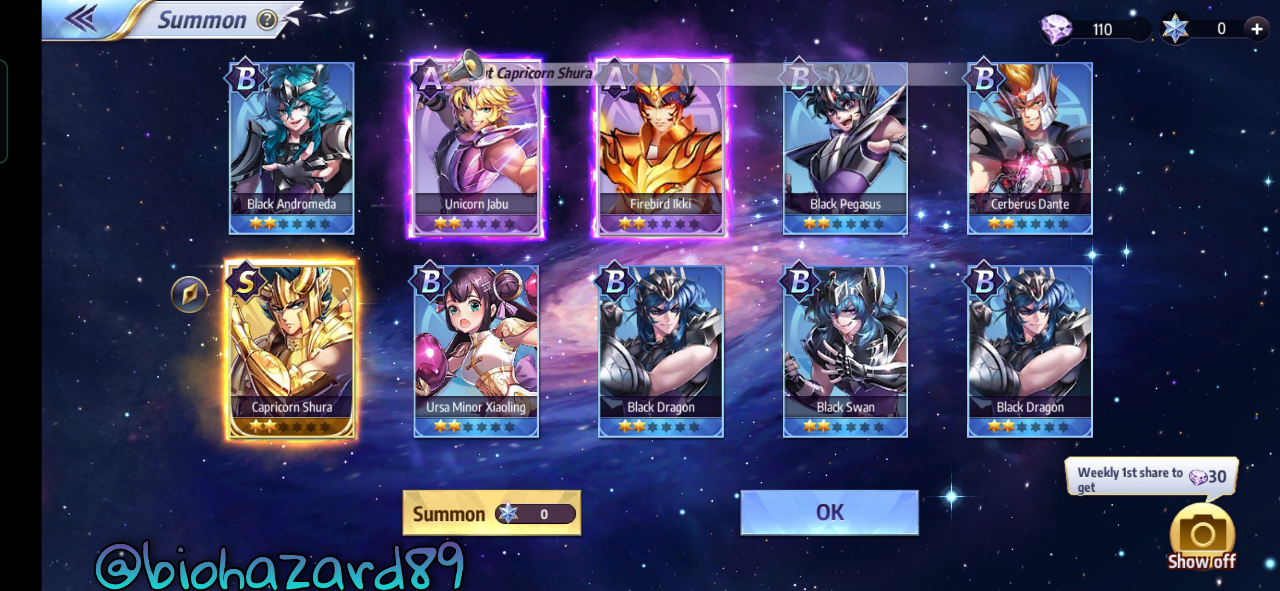Inspect the Cerberus Dante card
This screenshot has width=1280, height=591.
pyautogui.click(x=1030, y=148)
